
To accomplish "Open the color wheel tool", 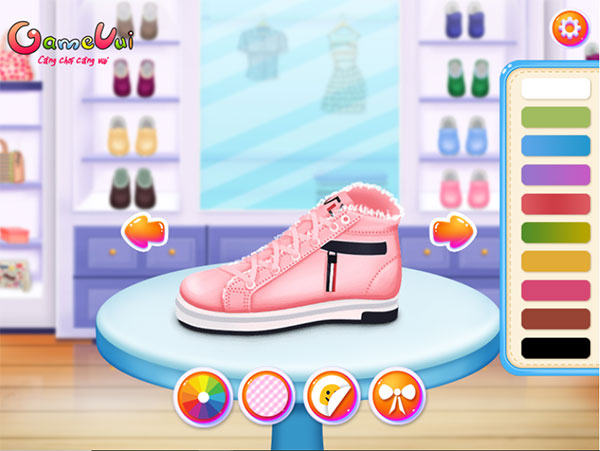I will click(x=203, y=397).
